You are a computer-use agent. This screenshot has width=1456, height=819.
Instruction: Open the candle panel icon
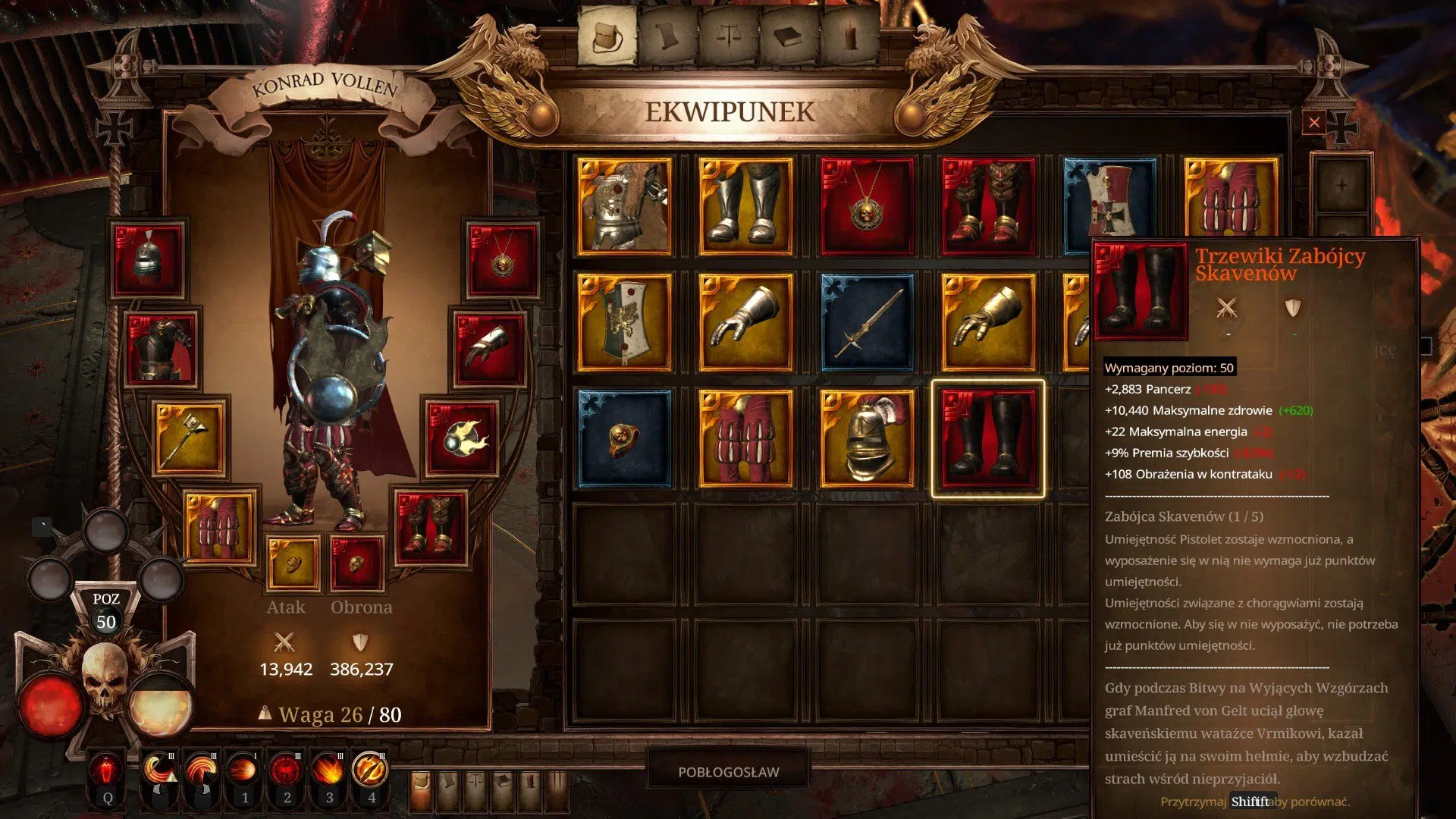(851, 34)
